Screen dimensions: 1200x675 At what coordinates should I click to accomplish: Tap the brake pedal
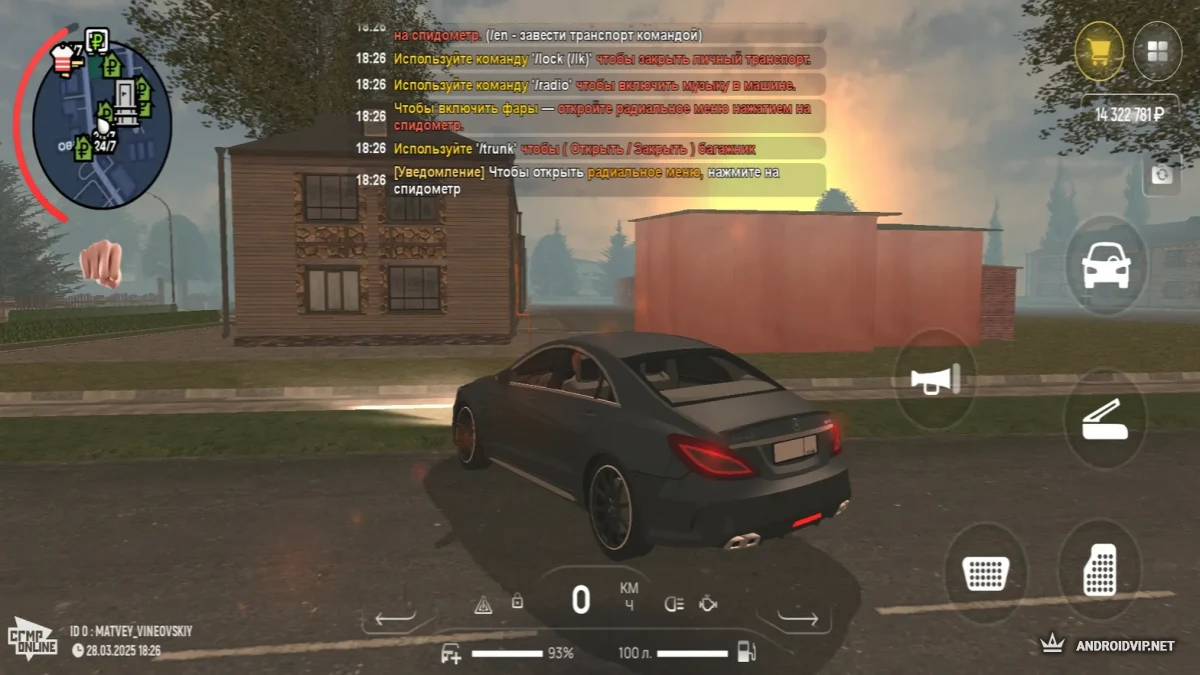pos(987,573)
